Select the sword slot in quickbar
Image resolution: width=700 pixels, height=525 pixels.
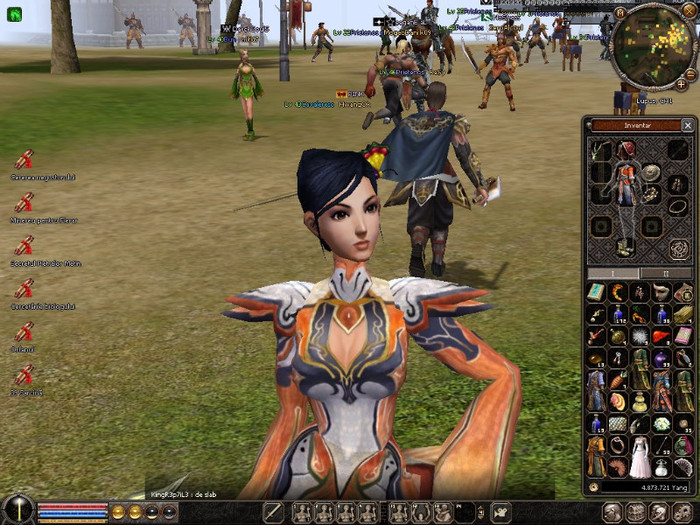pos(274,512)
